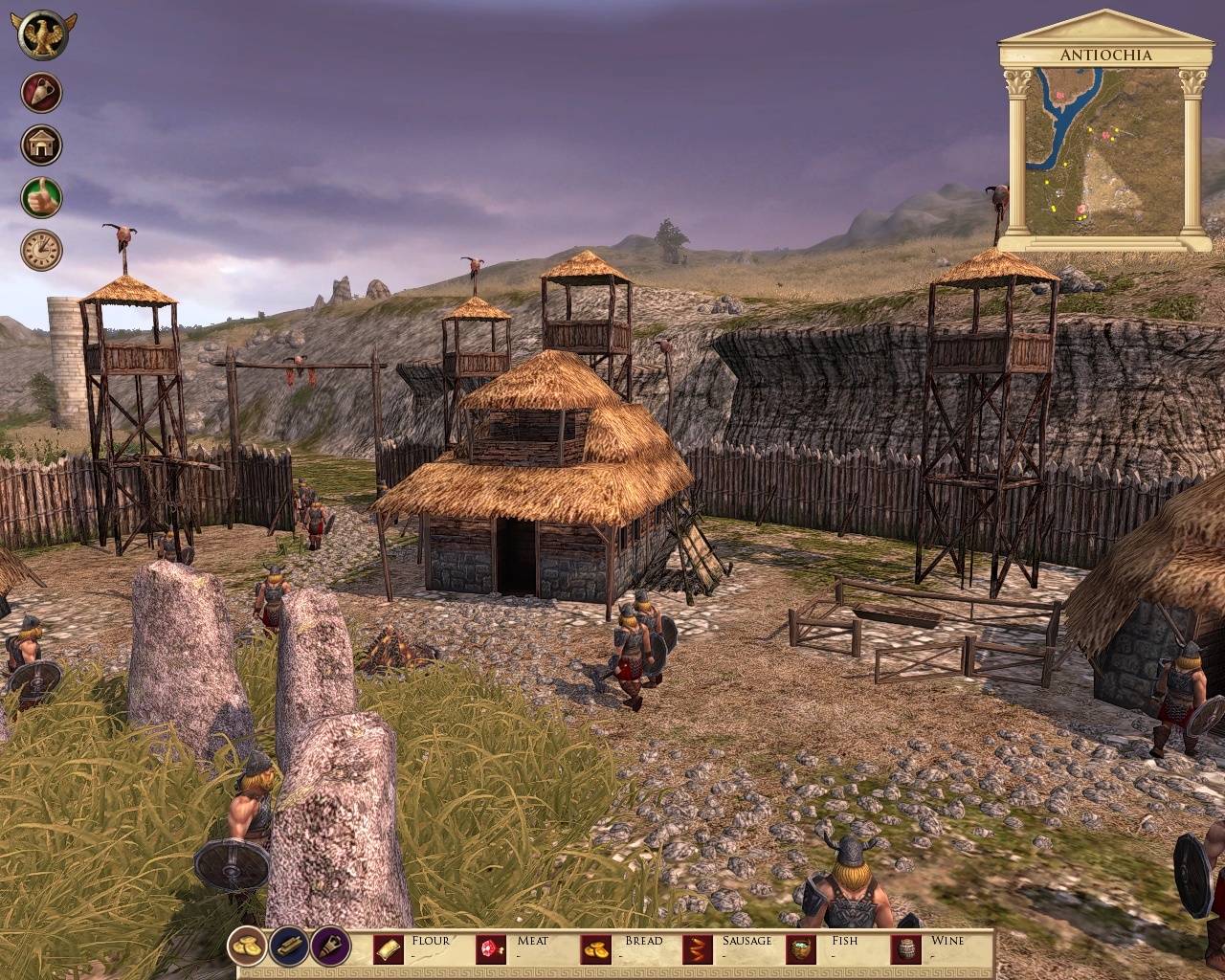This screenshot has width=1225, height=980.
Task: Open the building construction menu
Action: [42, 145]
